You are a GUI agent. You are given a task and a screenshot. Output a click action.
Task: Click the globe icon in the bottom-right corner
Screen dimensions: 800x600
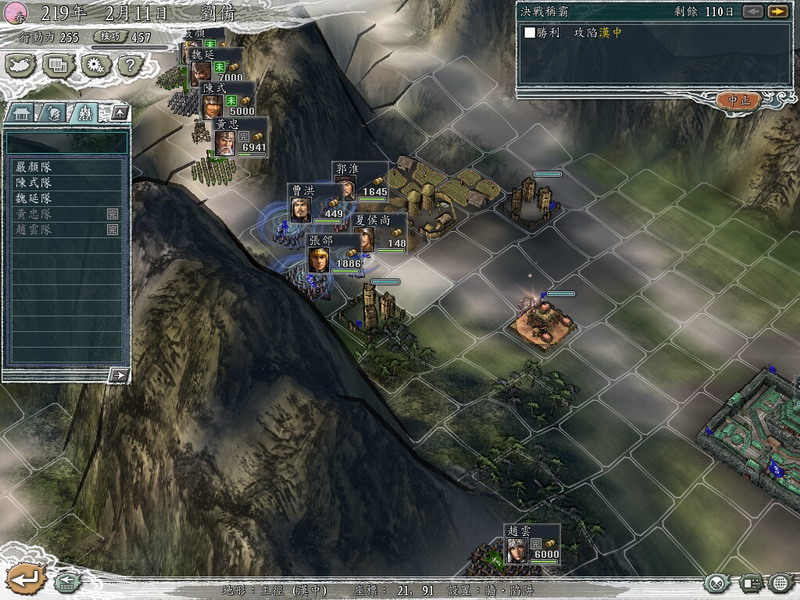pos(779,583)
